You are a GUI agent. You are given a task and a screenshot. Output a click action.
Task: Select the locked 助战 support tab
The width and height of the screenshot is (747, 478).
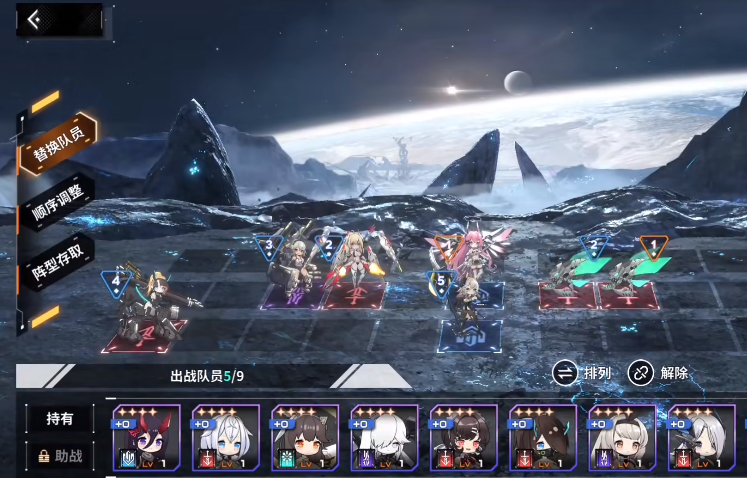click(59, 456)
